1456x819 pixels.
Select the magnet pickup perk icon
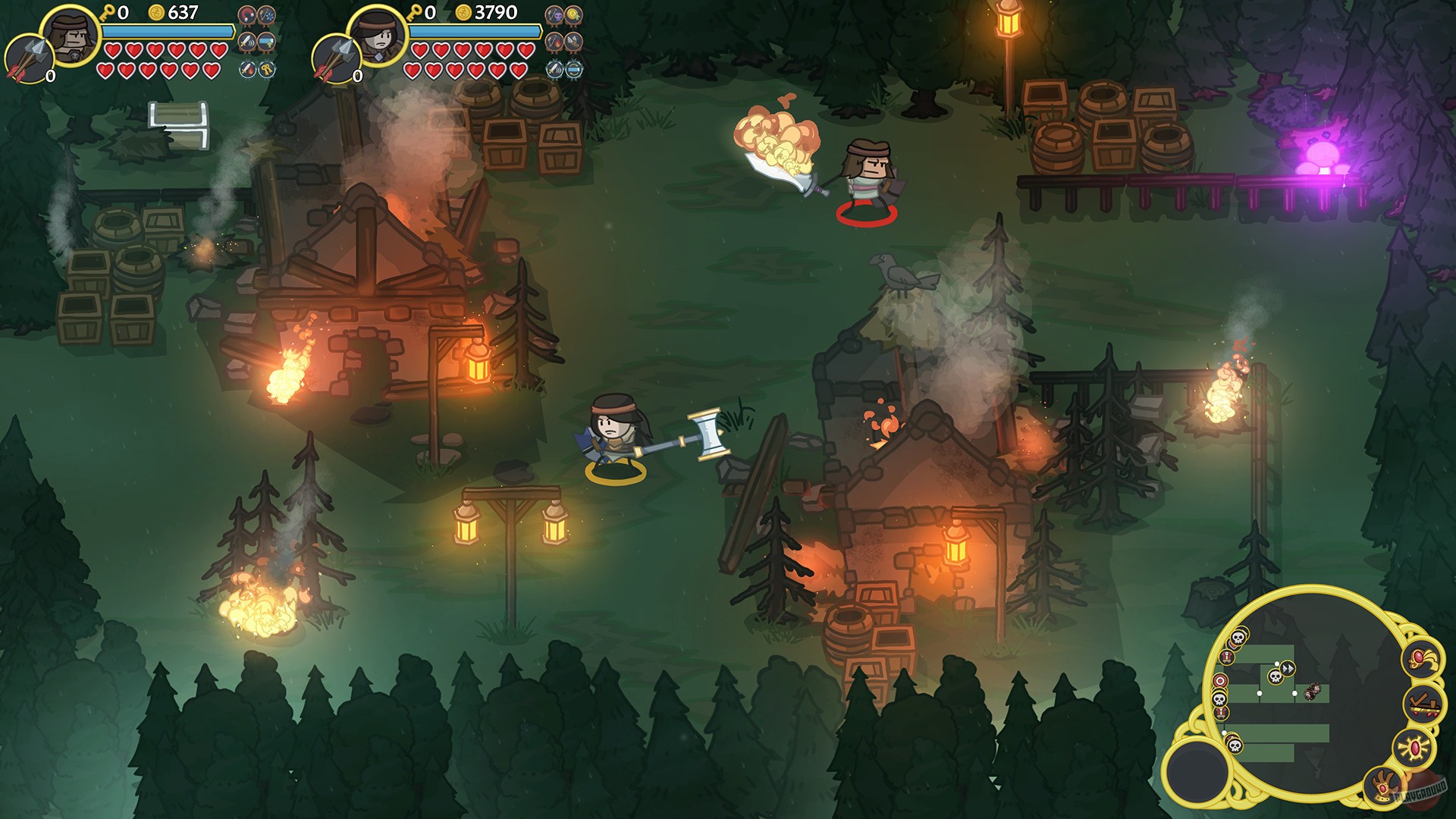(246, 15)
